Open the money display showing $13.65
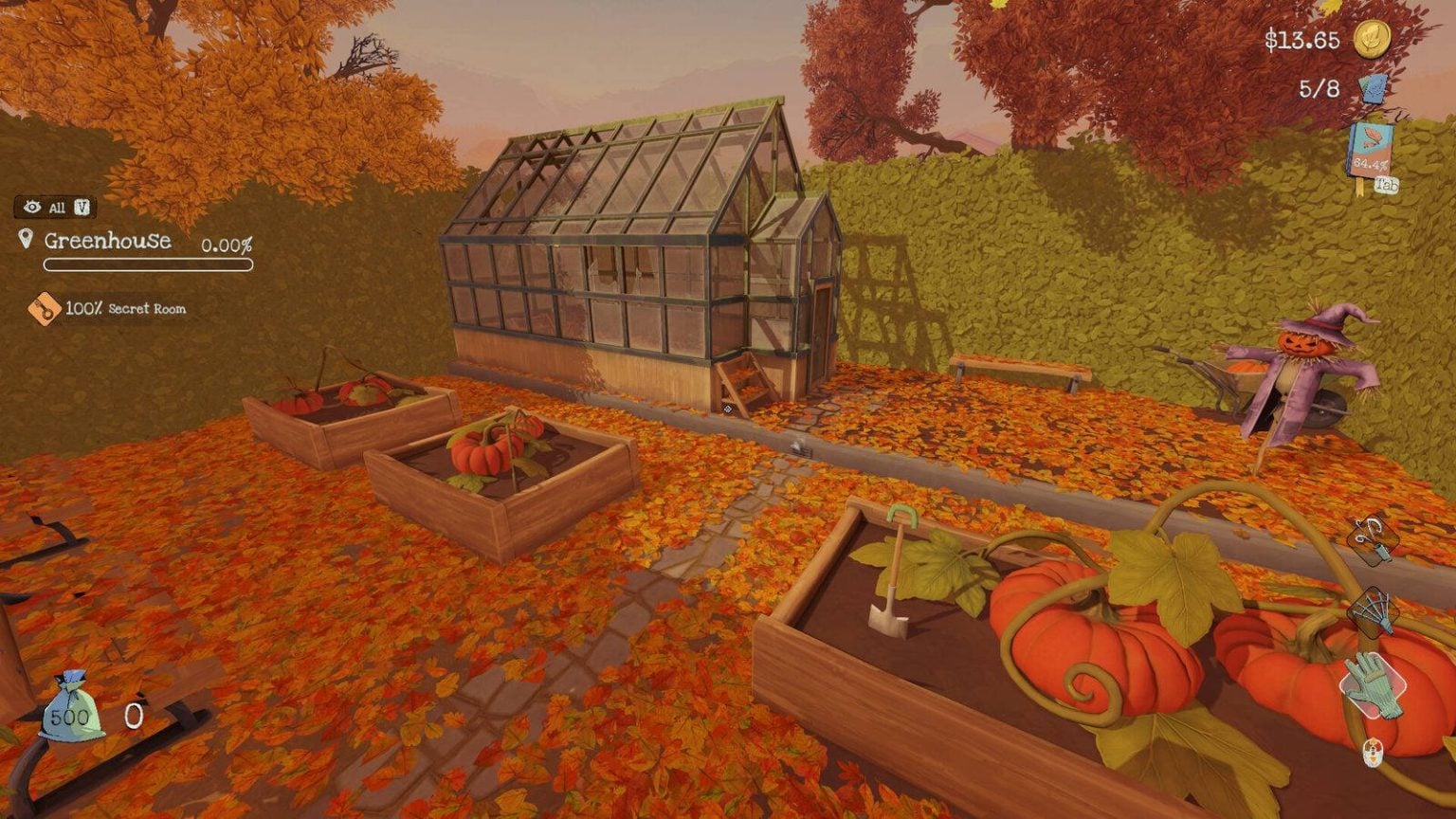The height and width of the screenshot is (819, 1456). click(x=1302, y=42)
